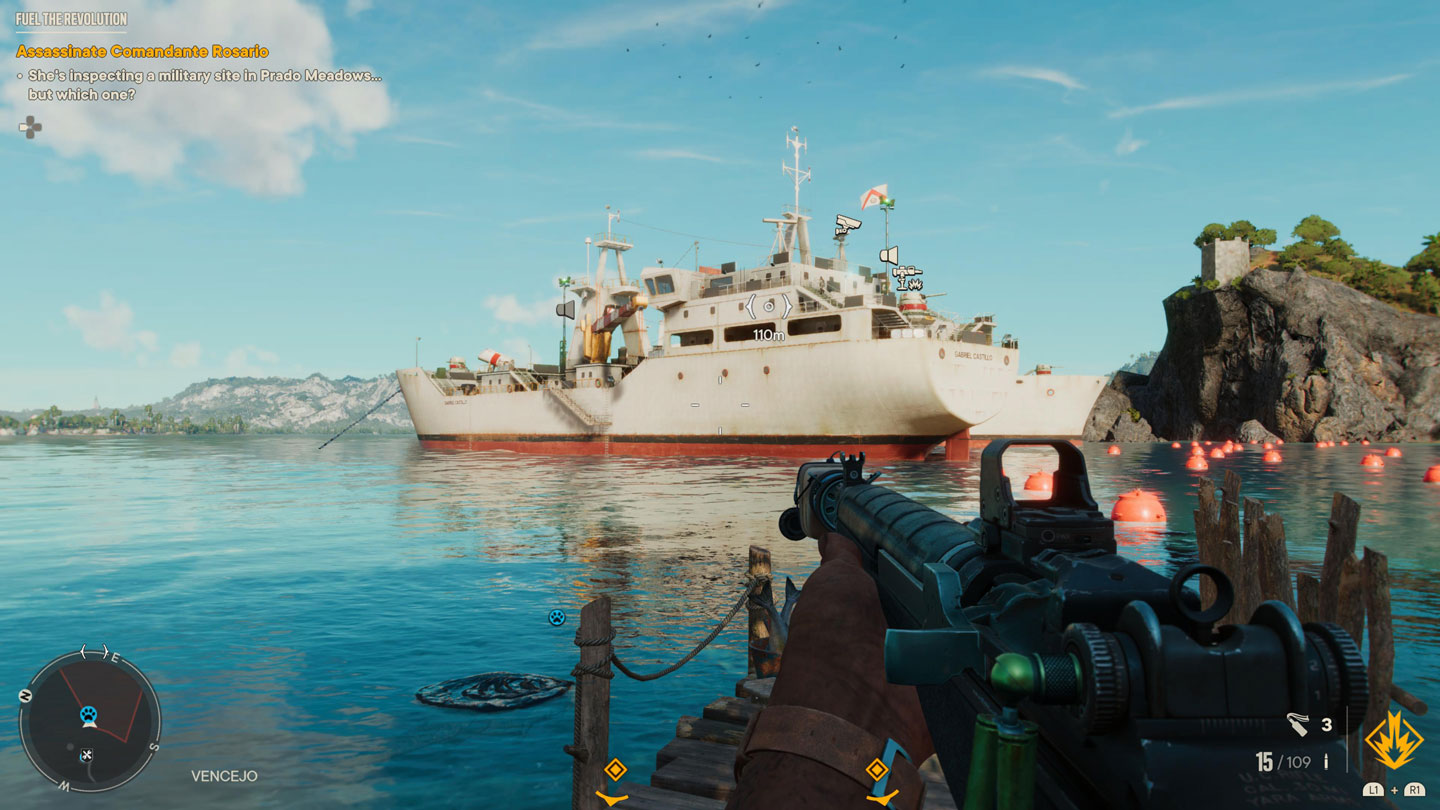This screenshot has width=1440, height=810.
Task: Click the circular minimap
Action: 90,720
